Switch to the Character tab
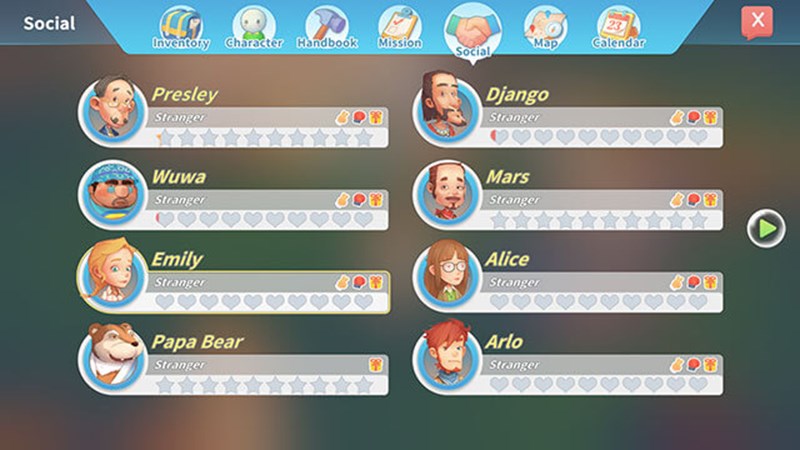 pos(253,28)
